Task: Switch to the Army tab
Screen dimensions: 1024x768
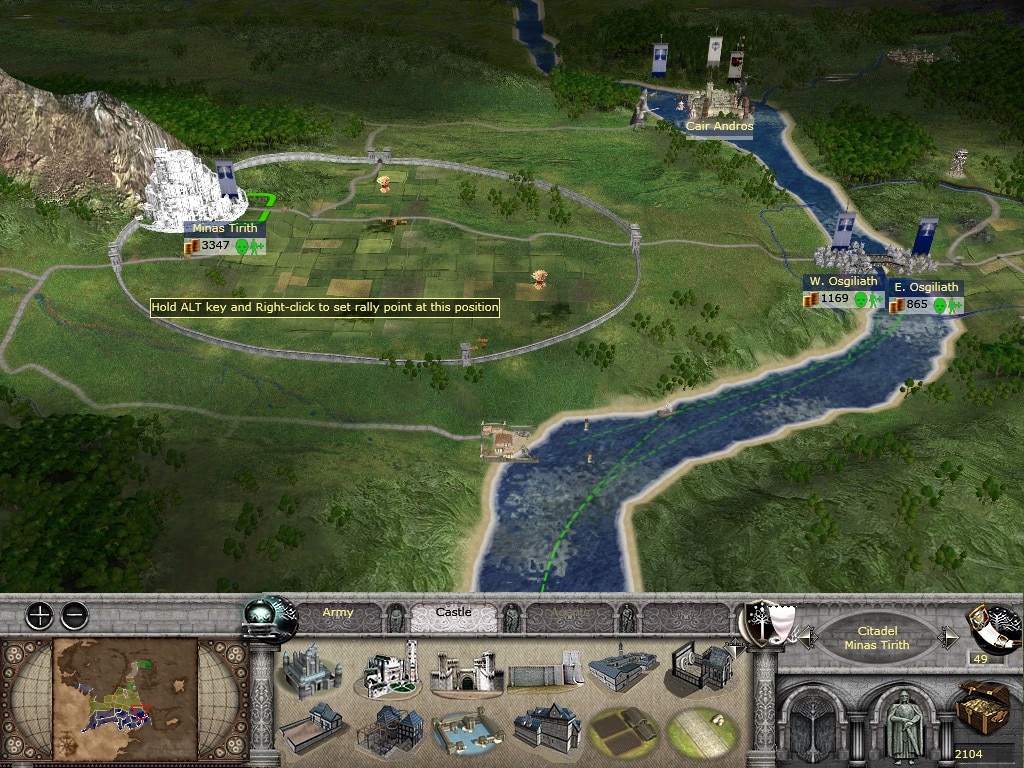Action: pyautogui.click(x=338, y=613)
